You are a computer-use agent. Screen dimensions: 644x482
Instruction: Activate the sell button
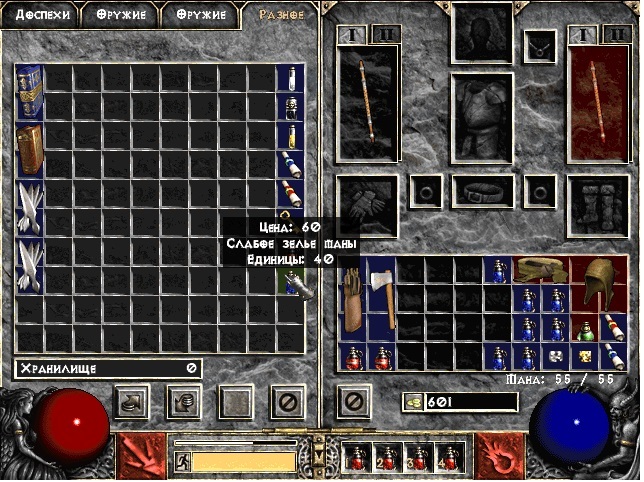tap(183, 403)
